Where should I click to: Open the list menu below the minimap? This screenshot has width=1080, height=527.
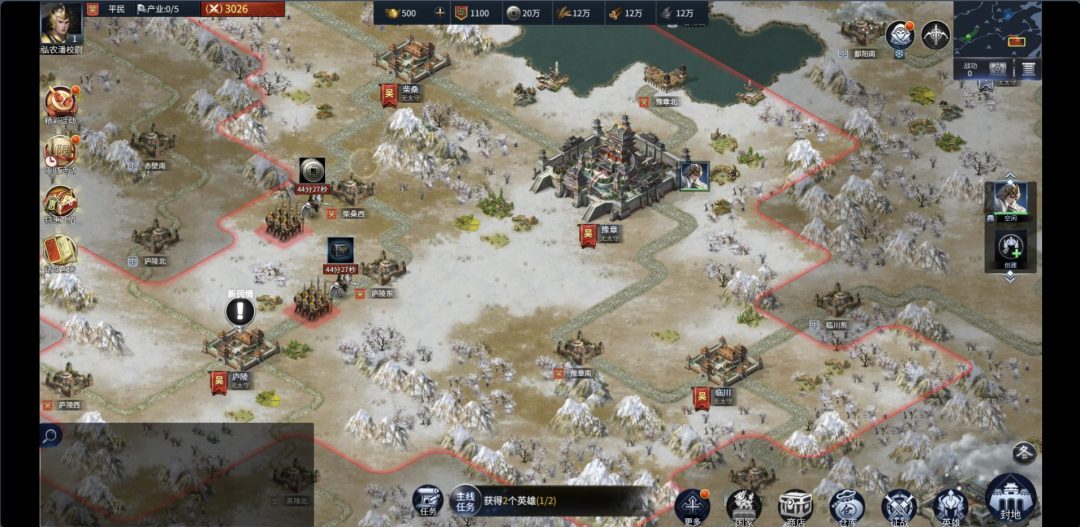coord(1028,69)
